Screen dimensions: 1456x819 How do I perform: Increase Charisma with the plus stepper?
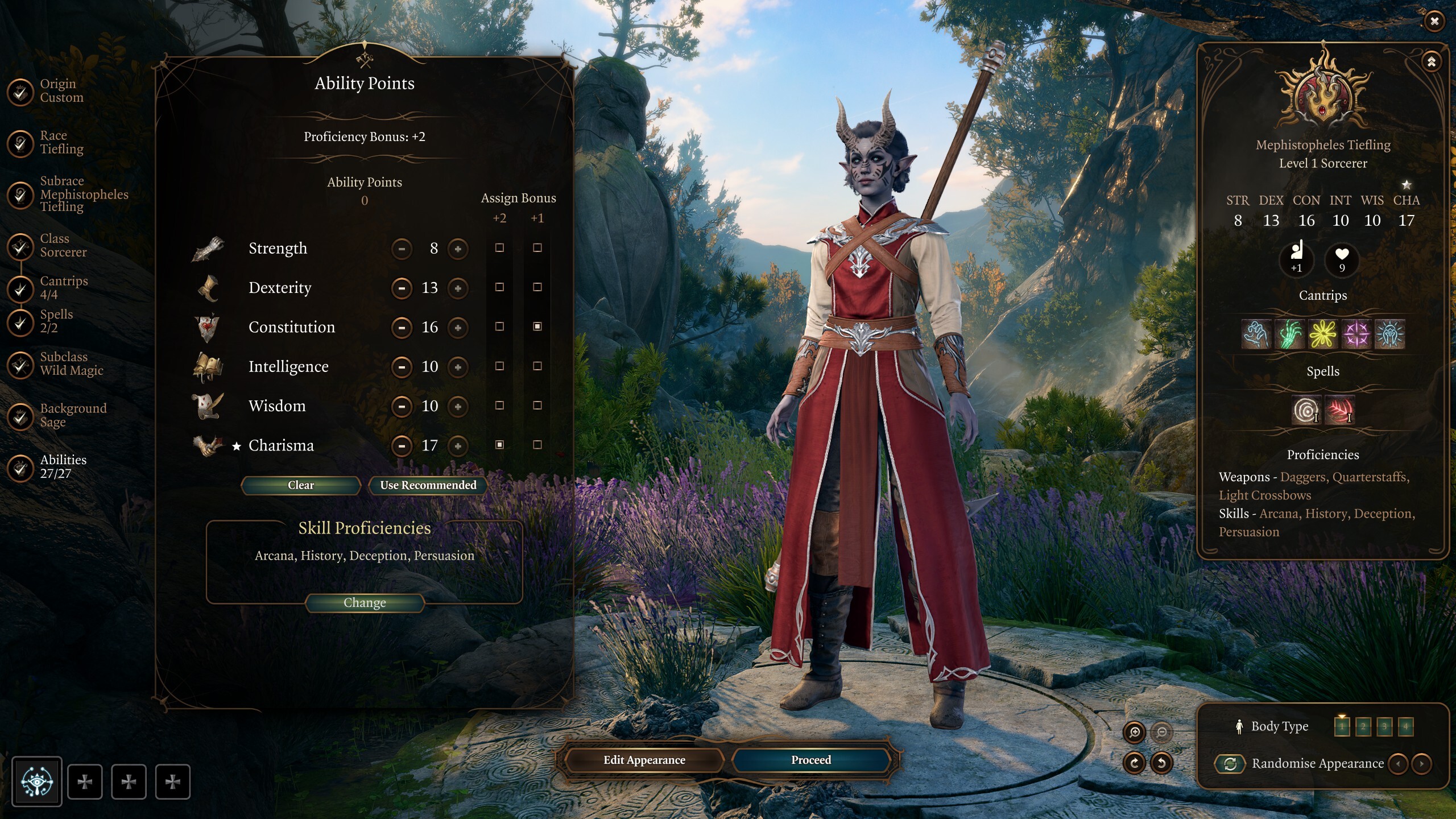tap(459, 446)
